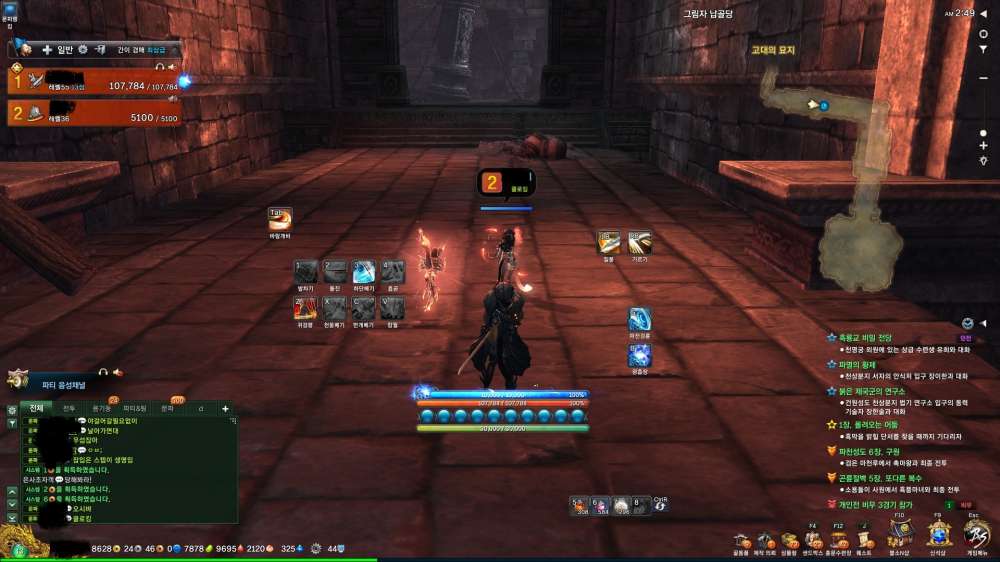Viewport: 1000px width, 562px height.
Task: Open the 신석상 shop icon
Action: (x=937, y=535)
